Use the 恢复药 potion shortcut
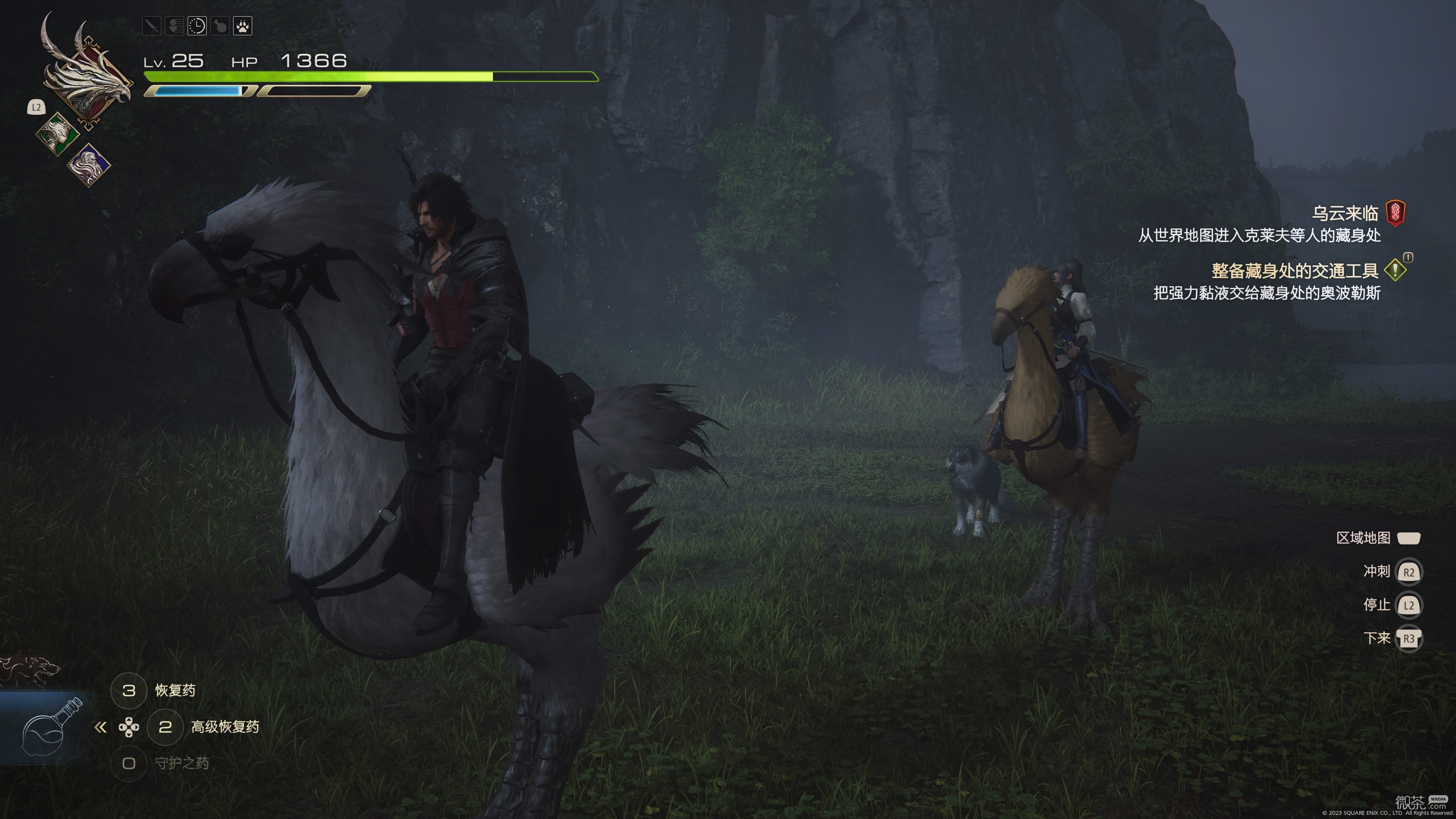The image size is (1456, 819). tap(175, 690)
